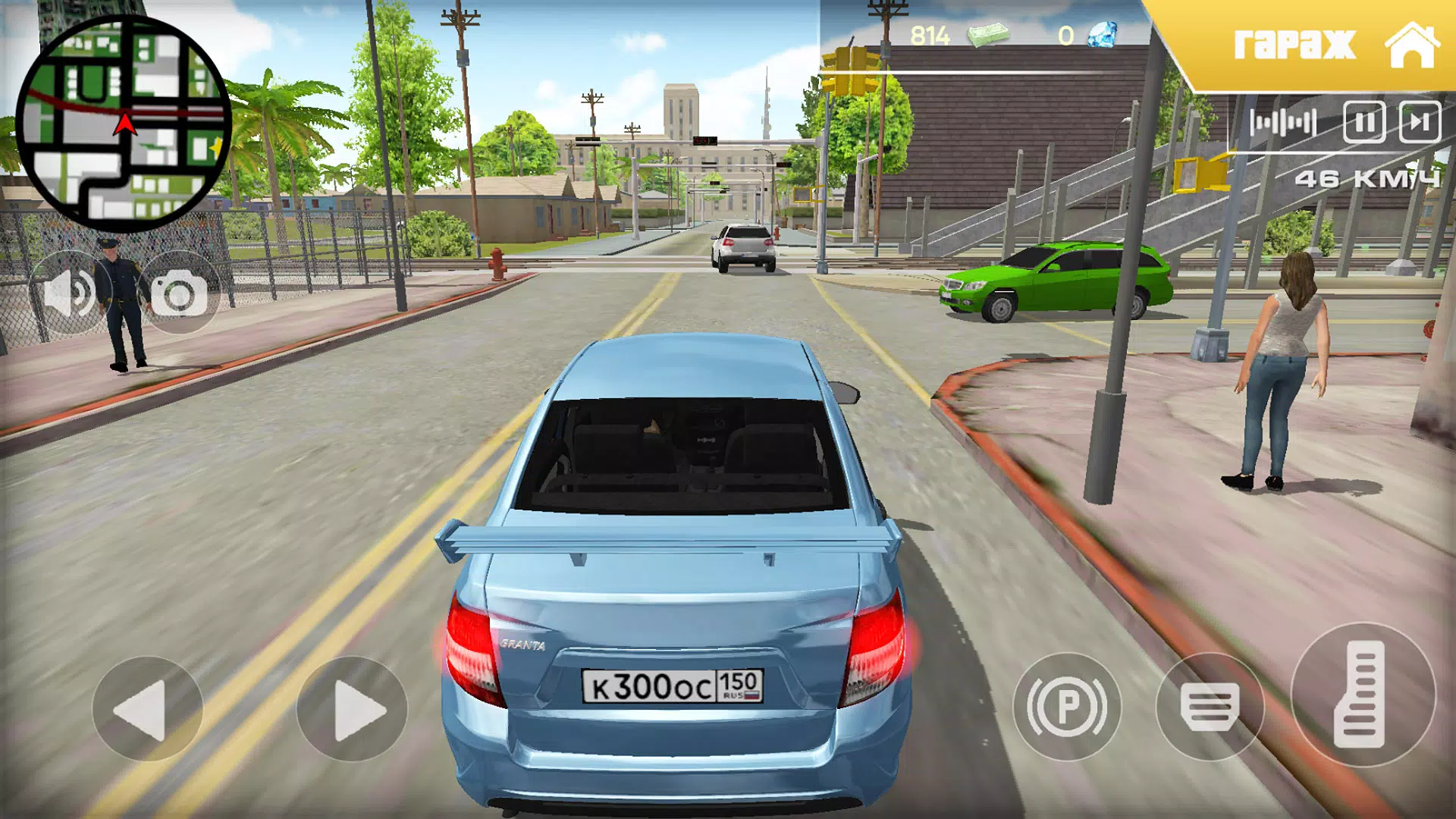Switch view with the camera button

click(179, 294)
